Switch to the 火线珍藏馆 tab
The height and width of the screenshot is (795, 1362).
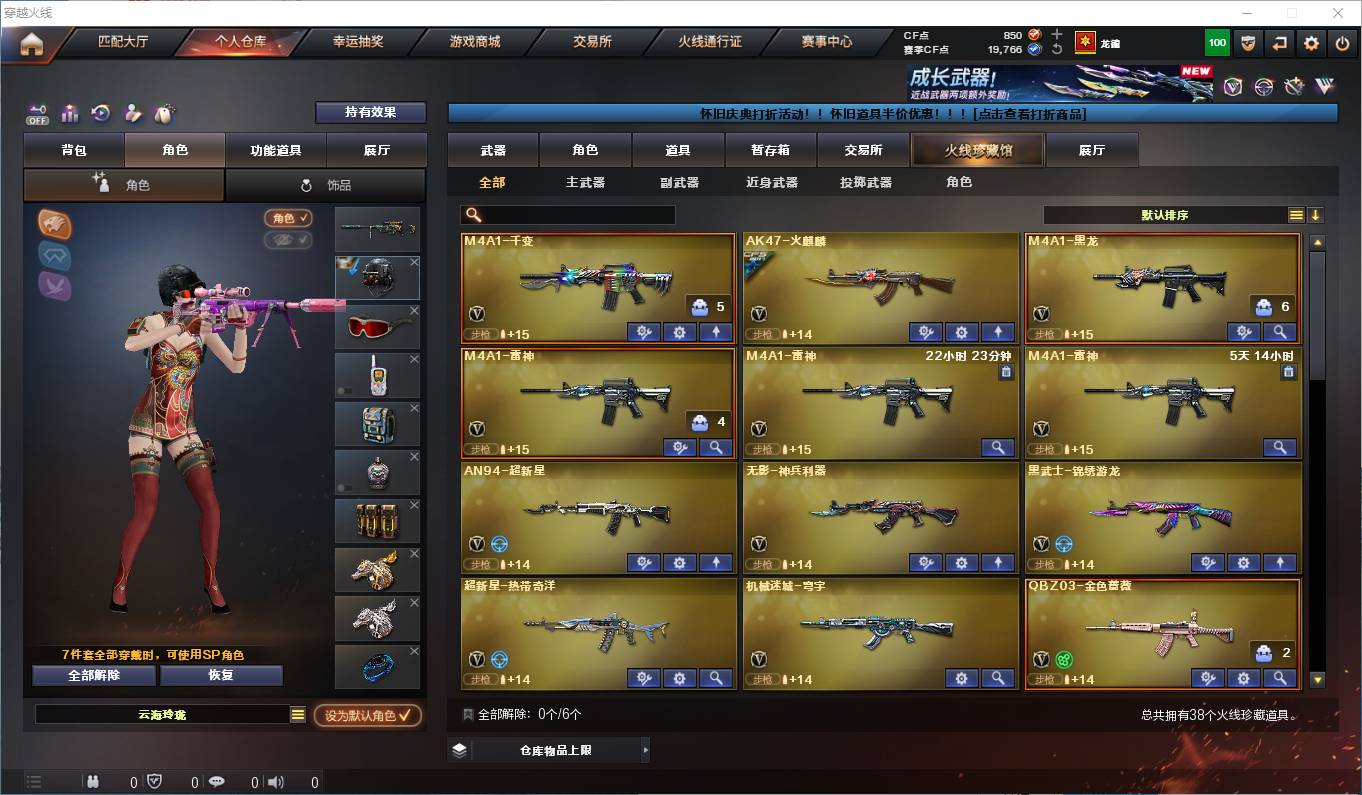(977, 149)
